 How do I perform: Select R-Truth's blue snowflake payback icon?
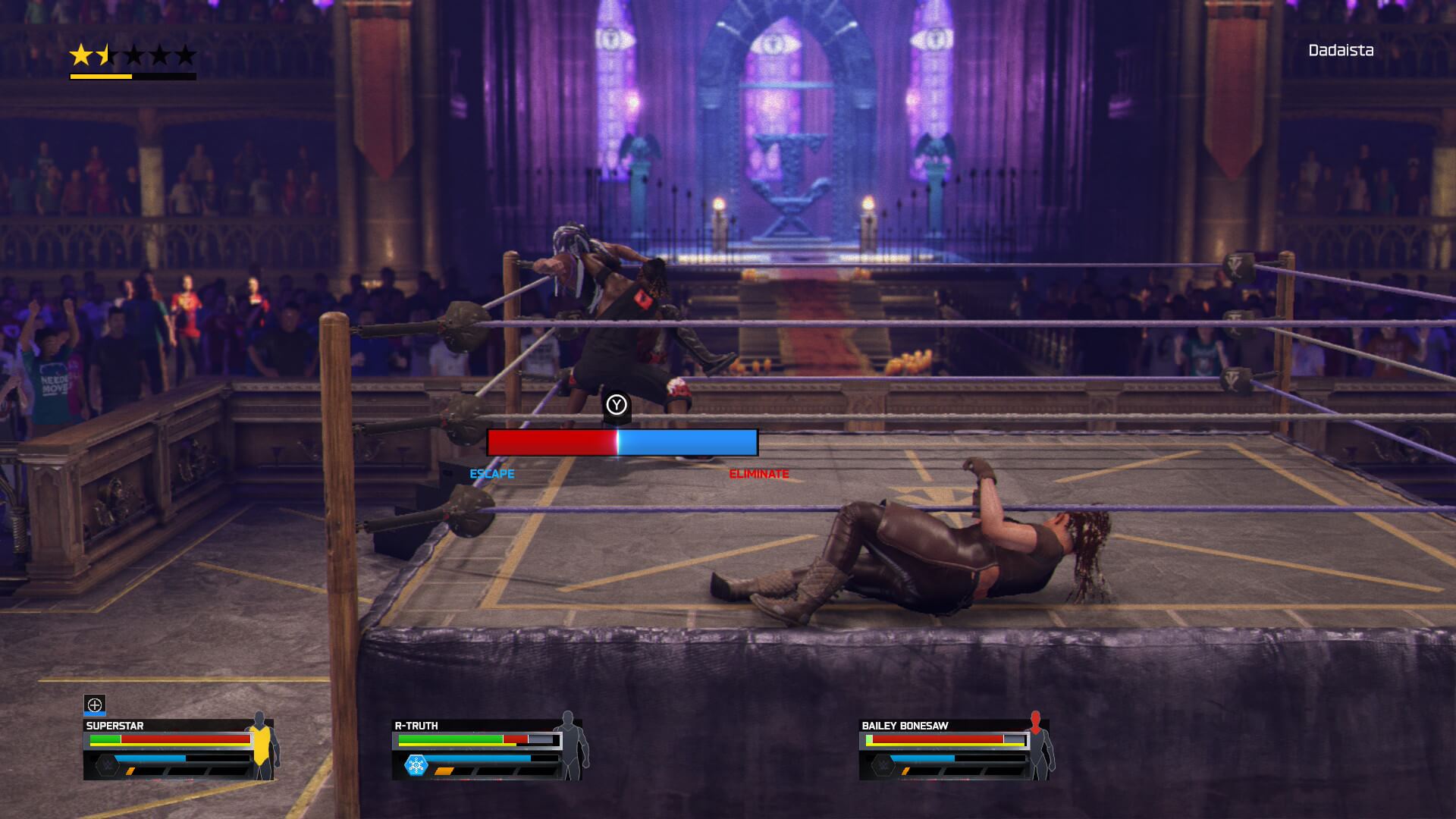pyautogui.click(x=416, y=765)
